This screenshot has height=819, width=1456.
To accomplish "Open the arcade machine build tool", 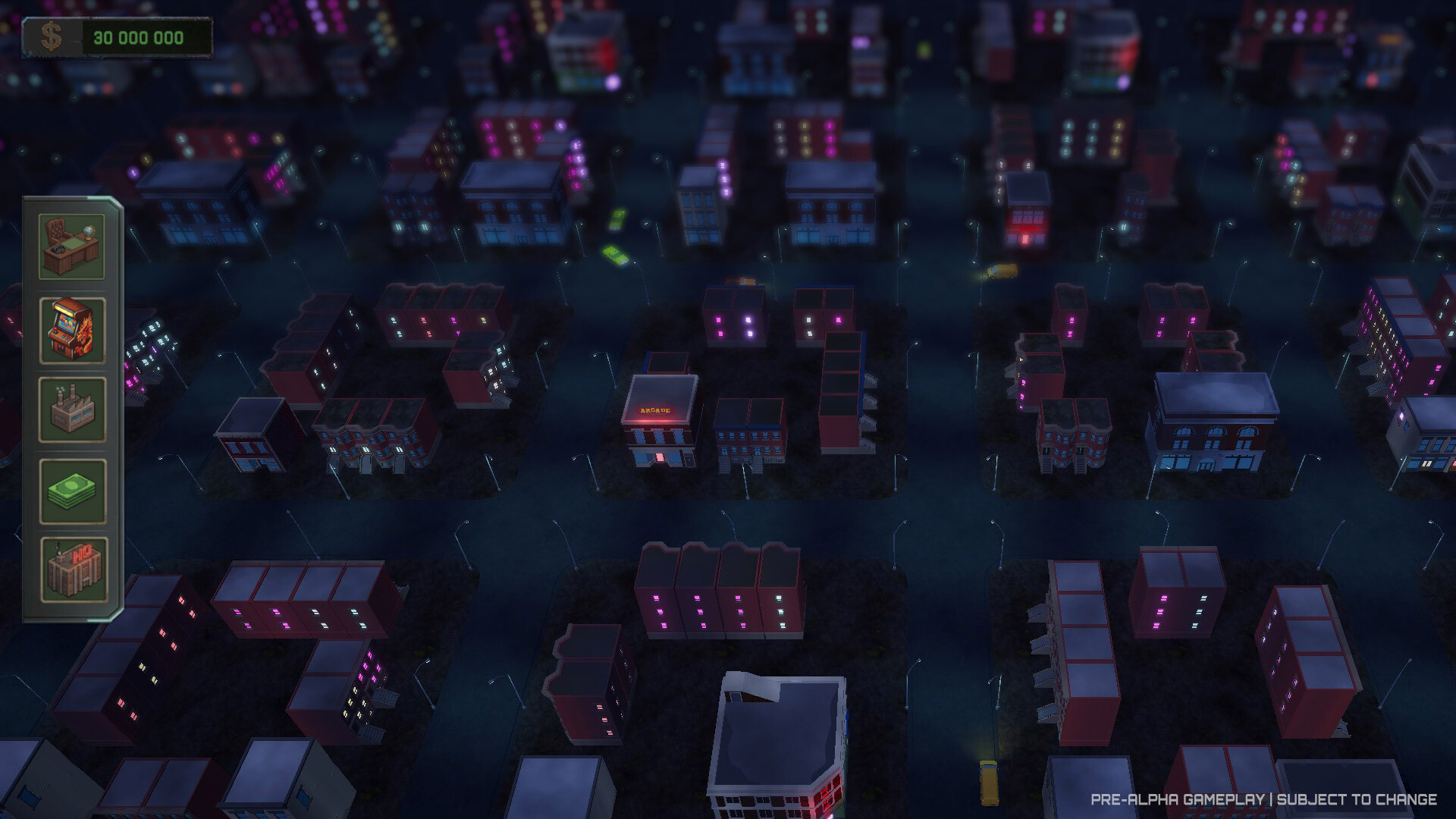I will 72,331.
